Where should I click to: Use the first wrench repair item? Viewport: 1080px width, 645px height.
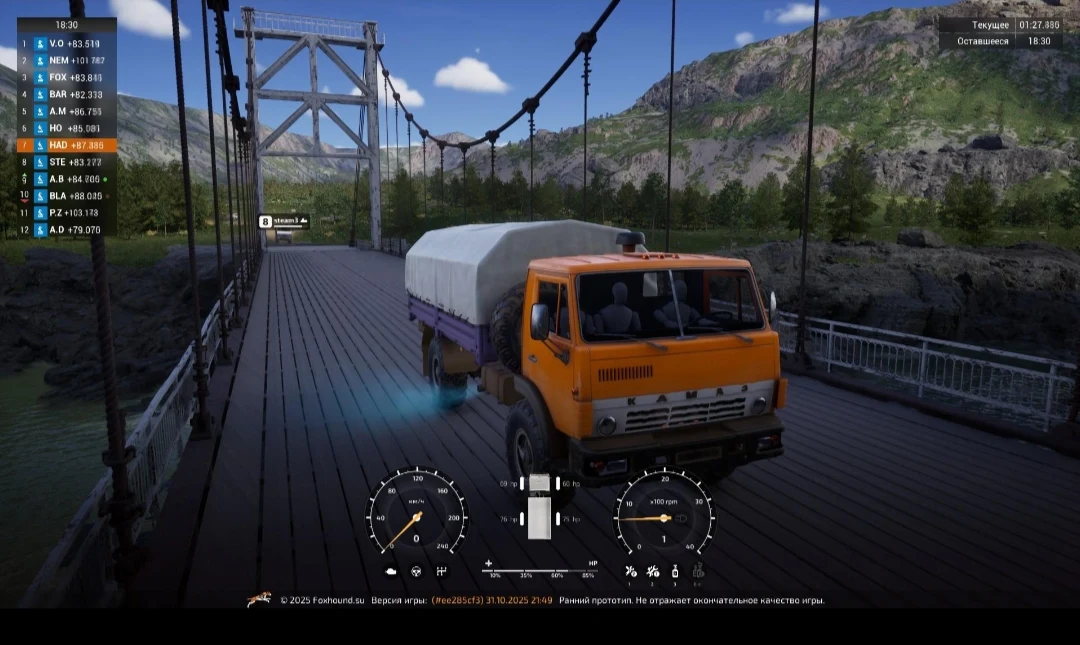pos(630,571)
